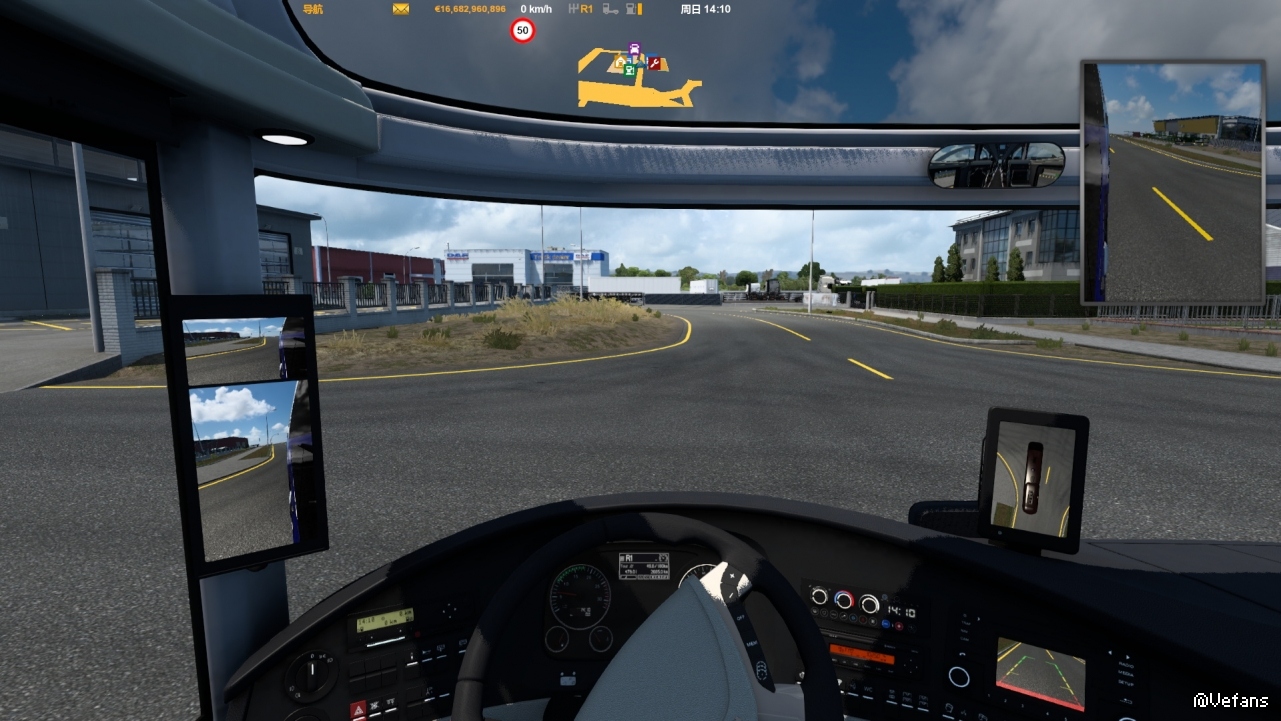
Task: Select the green fuel station marker
Action: 629,70
